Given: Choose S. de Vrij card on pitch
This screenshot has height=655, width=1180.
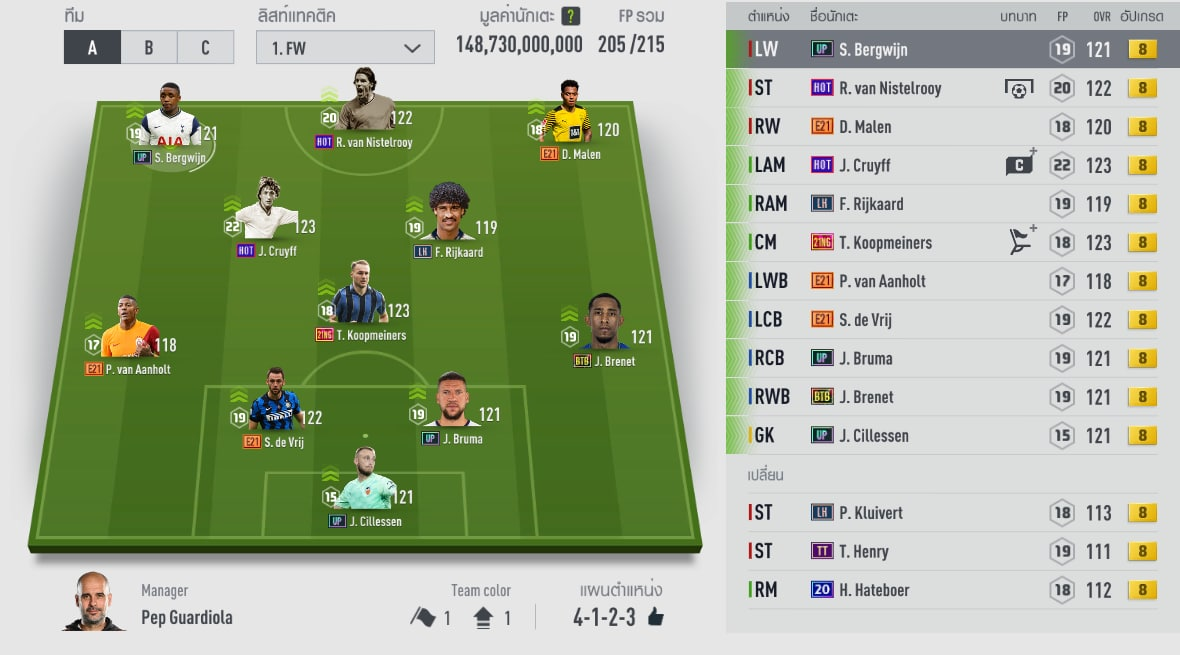Looking at the screenshot, I should pyautogui.click(x=274, y=407).
